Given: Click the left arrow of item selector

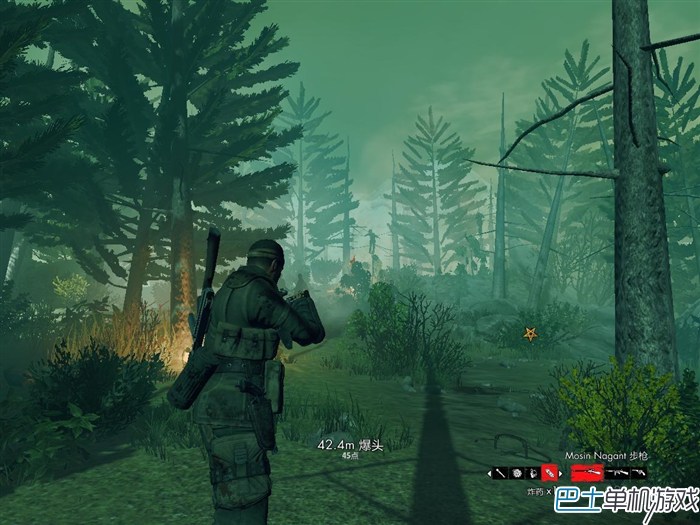Looking at the screenshot, I should (x=489, y=473).
